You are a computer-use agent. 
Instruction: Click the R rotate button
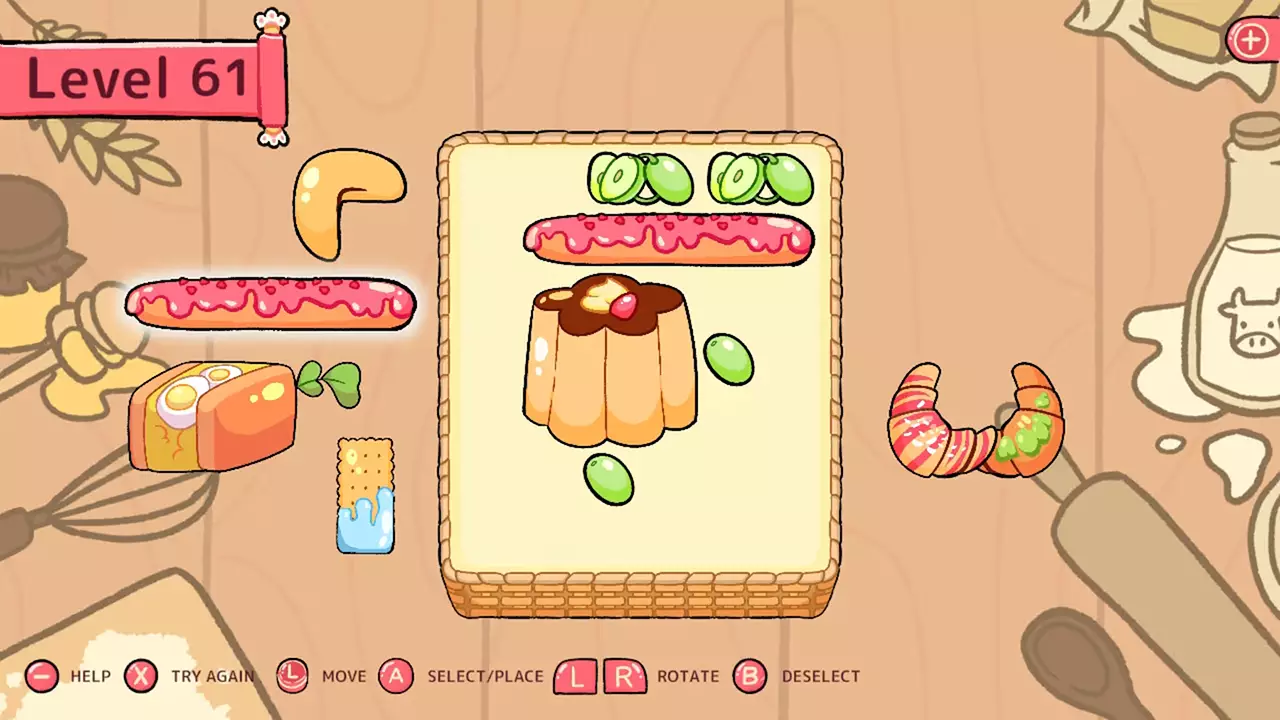[x=627, y=676]
